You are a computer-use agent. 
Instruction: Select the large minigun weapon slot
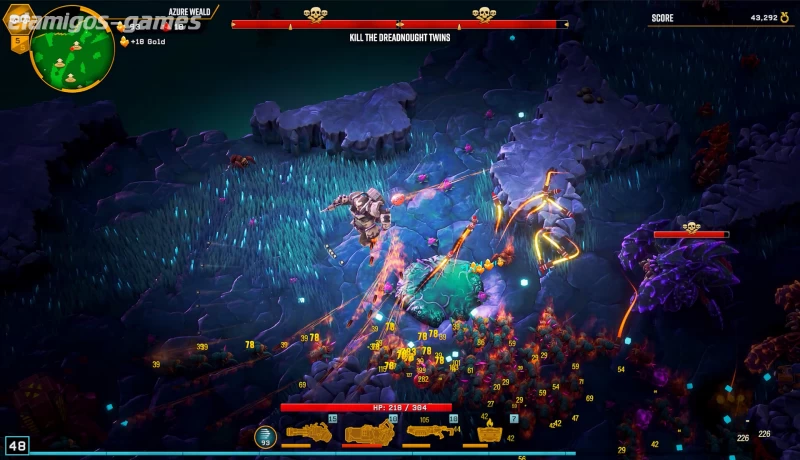tap(369, 432)
